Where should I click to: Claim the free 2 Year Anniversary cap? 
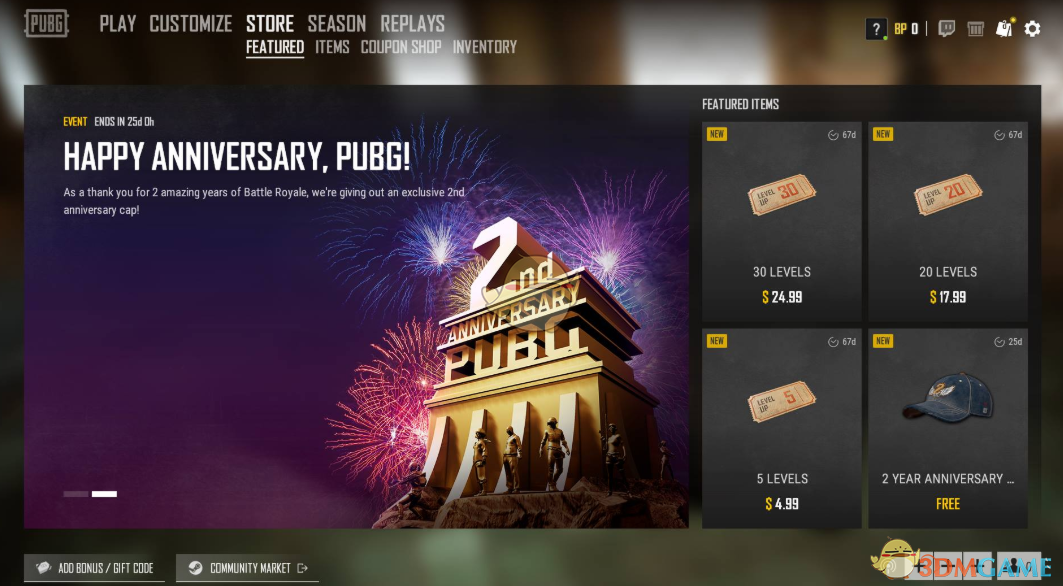tap(948, 428)
